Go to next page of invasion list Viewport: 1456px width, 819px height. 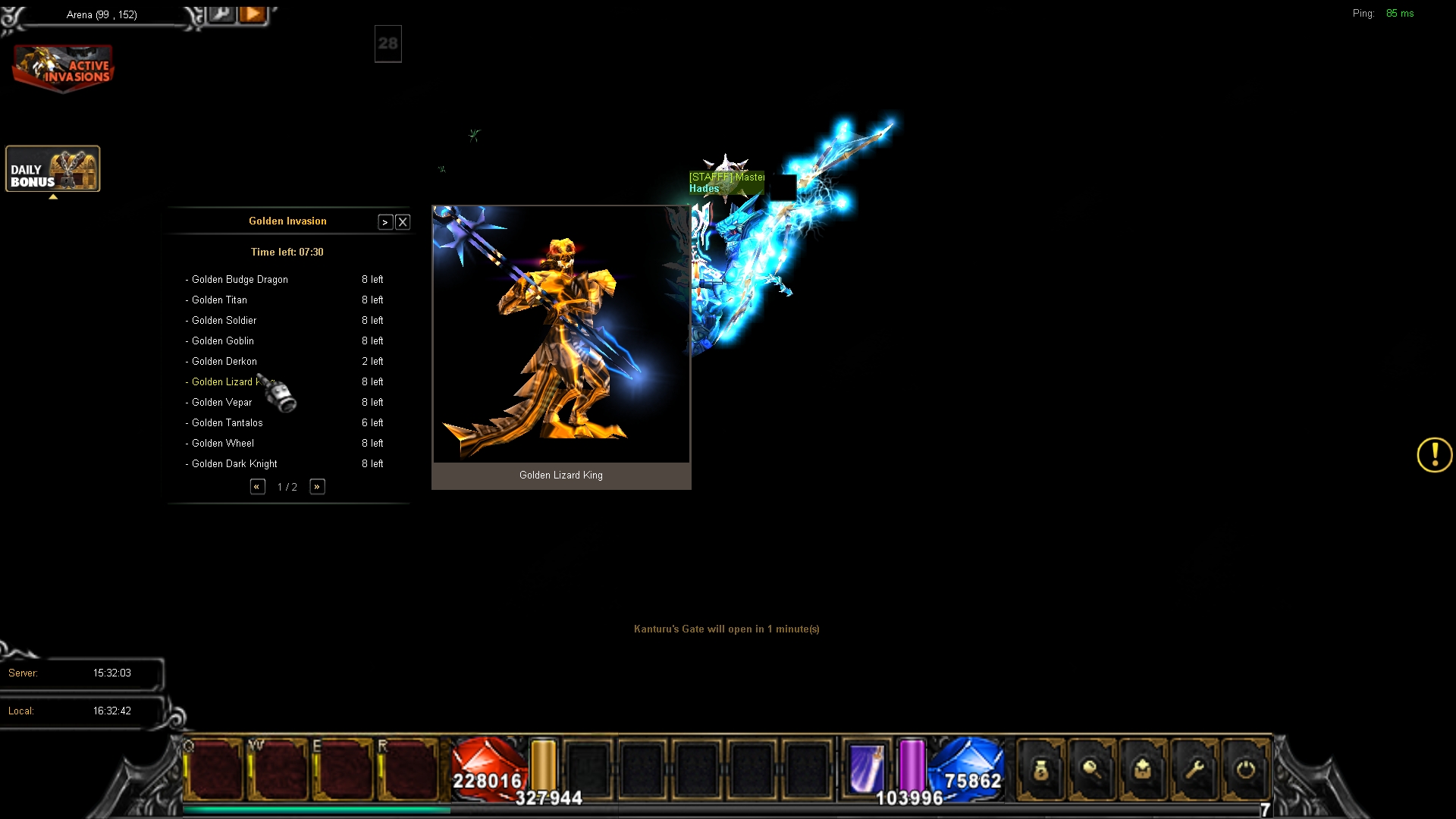click(317, 487)
